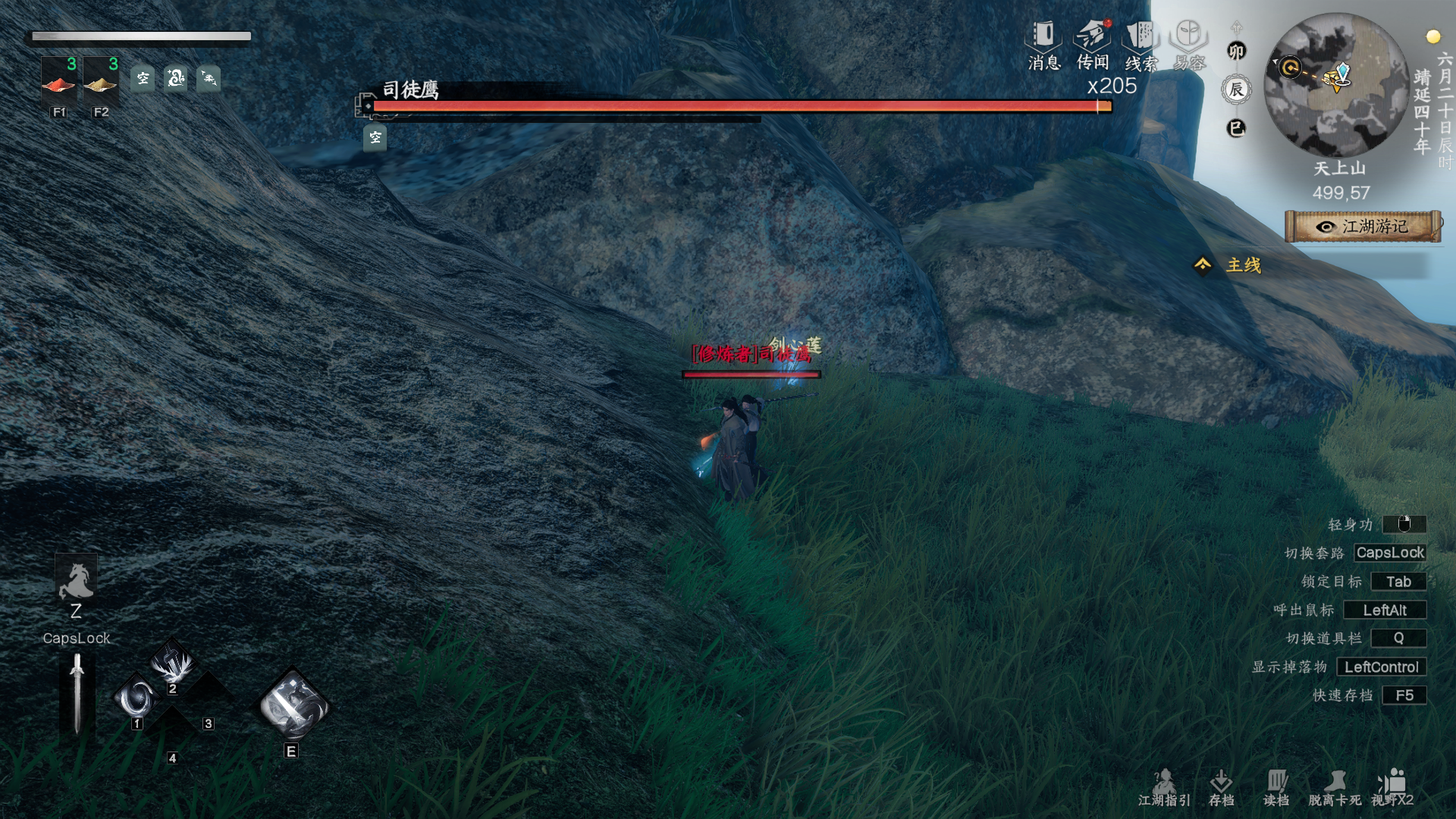Load a save with 读档
Screen dimensions: 1456x819
pyautogui.click(x=1276, y=787)
